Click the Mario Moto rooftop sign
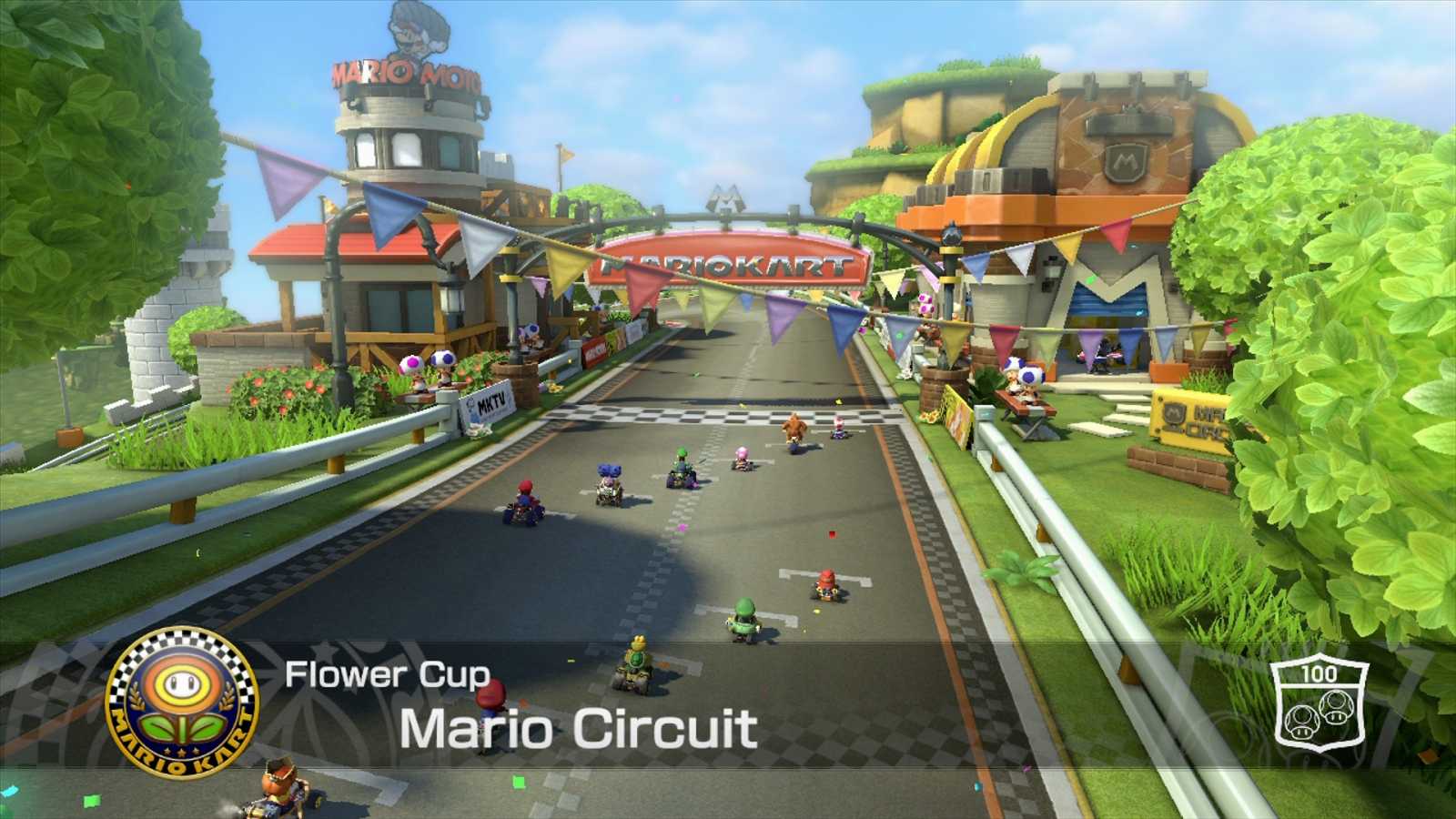Viewport: 1456px width, 819px height. 409,71
